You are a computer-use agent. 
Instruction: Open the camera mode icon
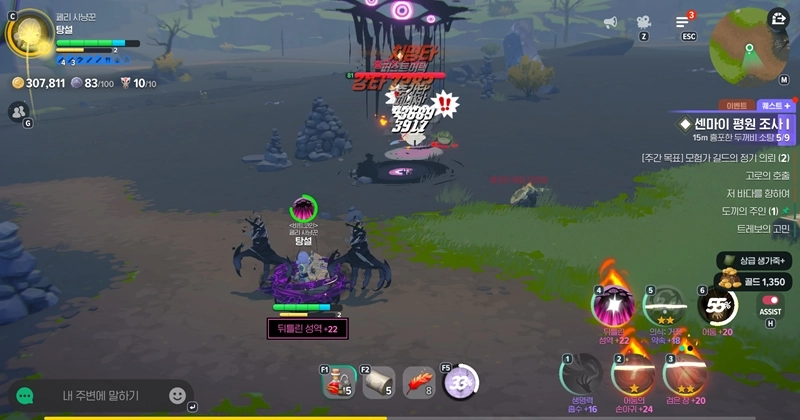(x=643, y=22)
